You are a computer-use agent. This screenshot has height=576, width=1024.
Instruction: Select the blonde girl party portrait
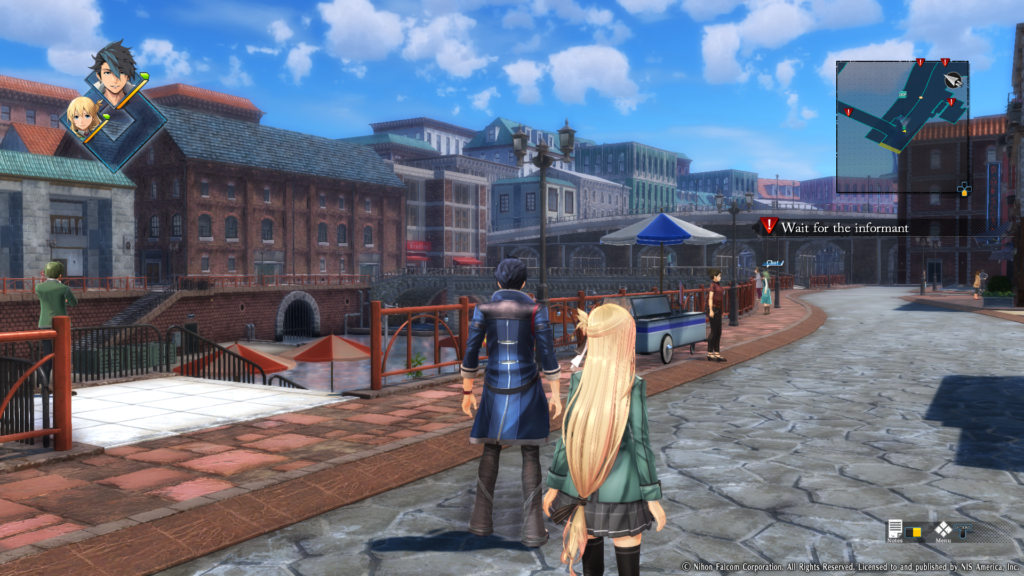click(x=83, y=115)
